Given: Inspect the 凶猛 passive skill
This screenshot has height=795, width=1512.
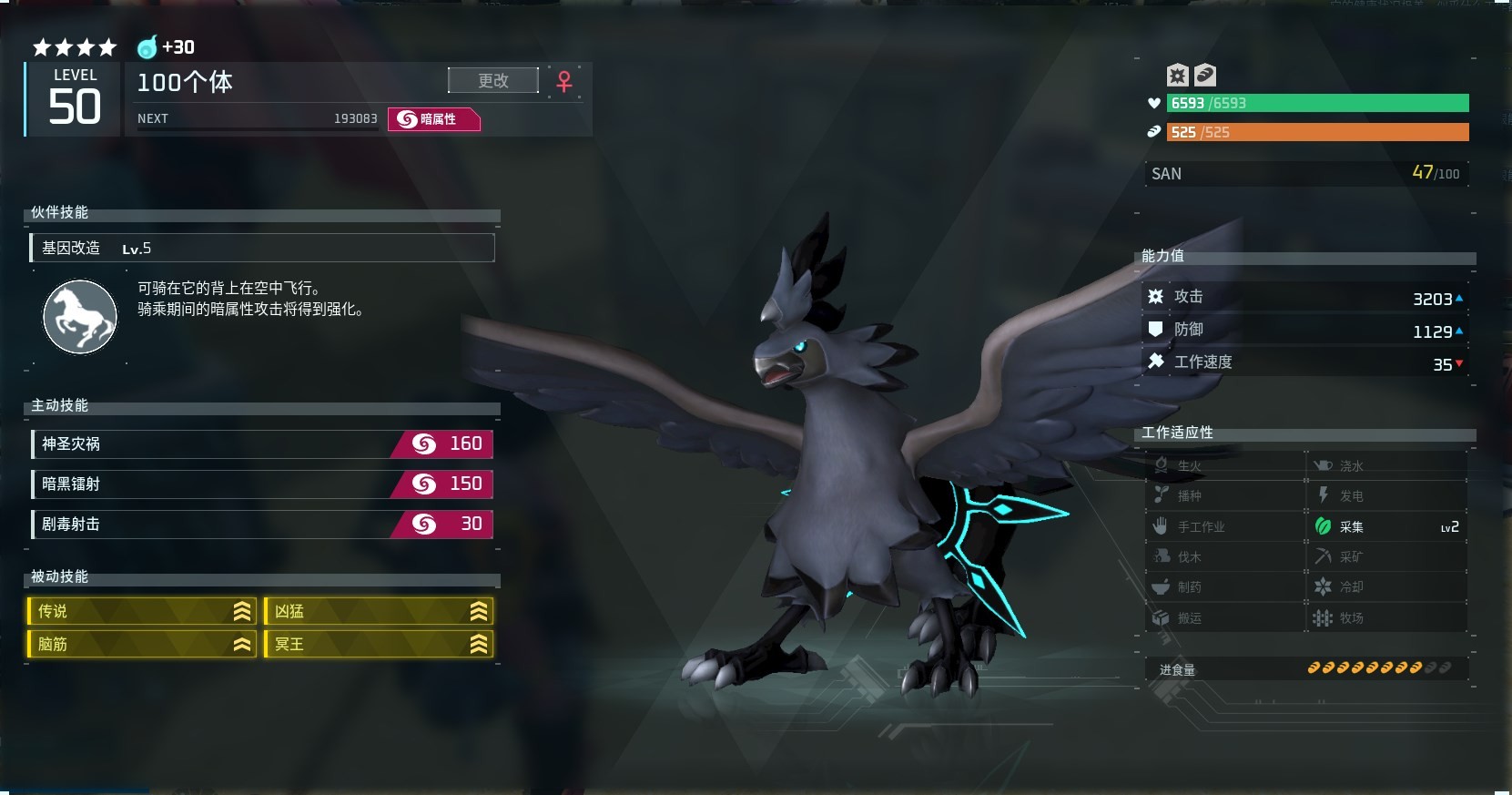Looking at the screenshot, I should coord(379,611).
